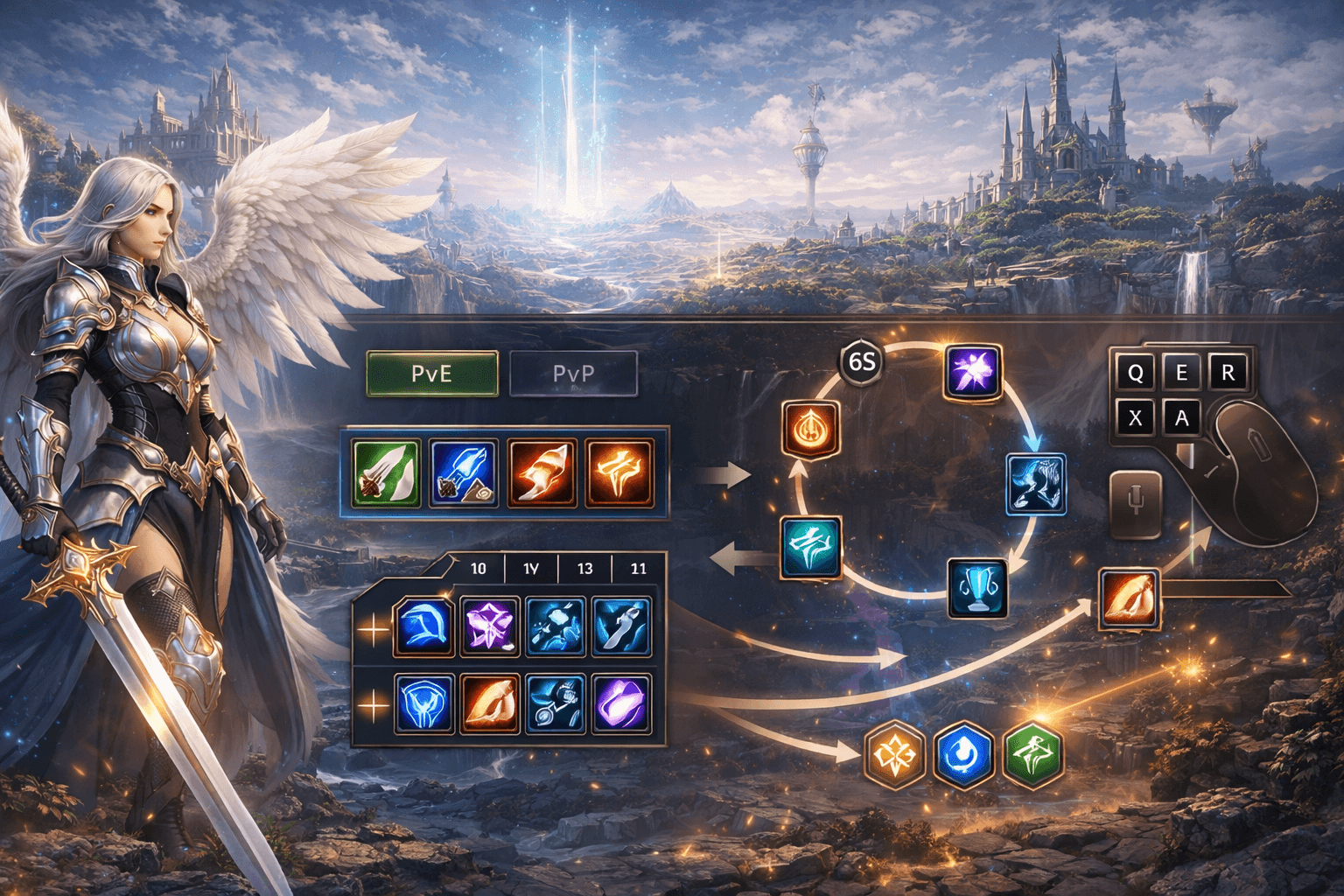Pick the green archer hexagon rune
Viewport: 1344px width, 896px height.
pos(1032,753)
